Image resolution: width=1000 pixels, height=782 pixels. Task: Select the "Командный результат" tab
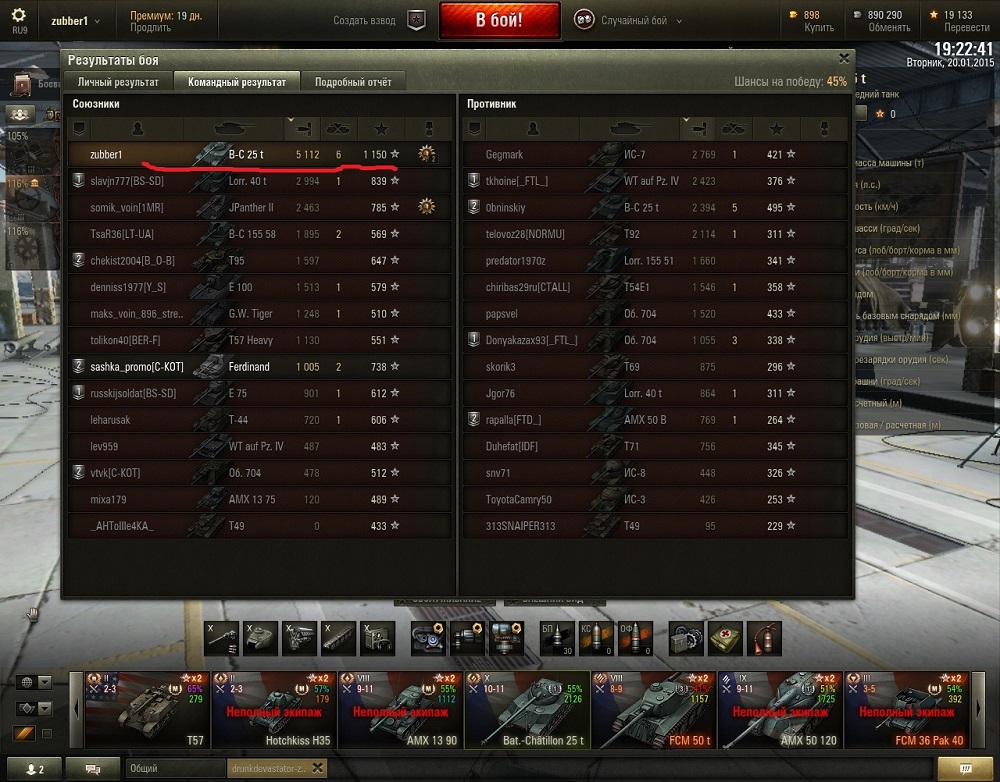(x=237, y=82)
